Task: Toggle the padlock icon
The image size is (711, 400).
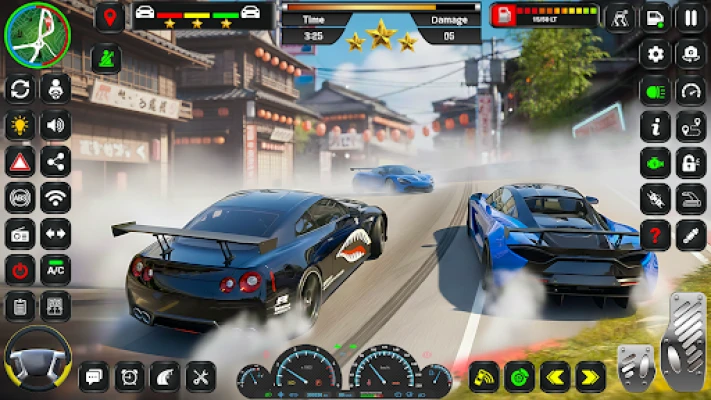Action: [x=691, y=162]
